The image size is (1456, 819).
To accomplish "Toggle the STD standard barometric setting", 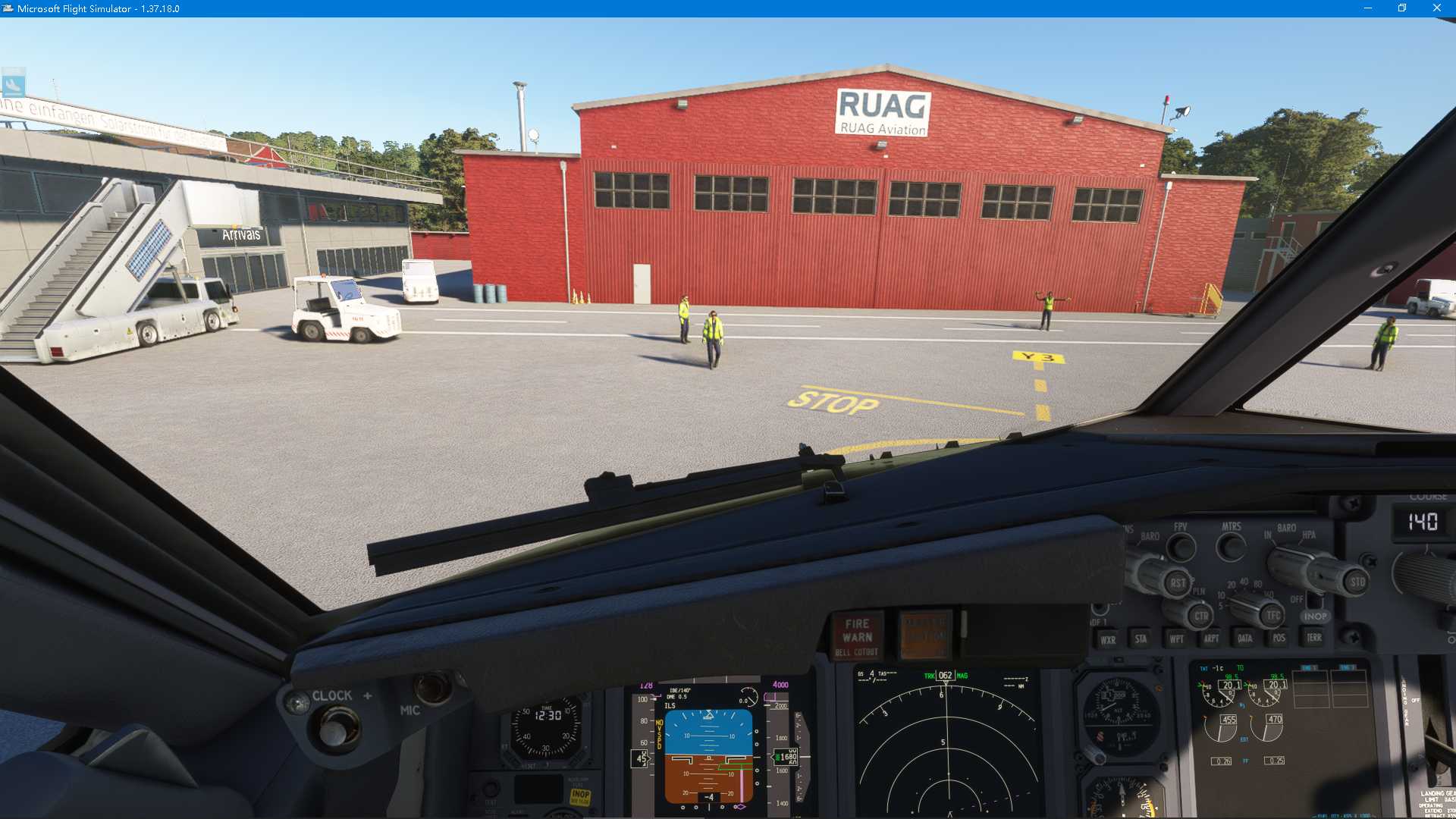I will (x=1357, y=582).
